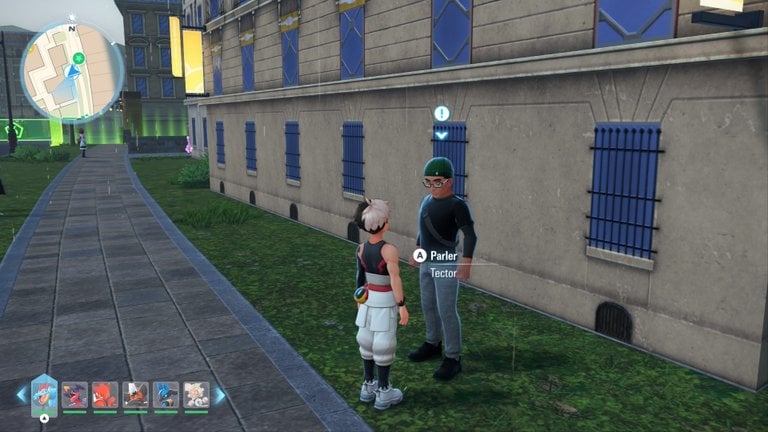The width and height of the screenshot is (768, 432).
Task: Select the highlighted Feraligatr party slot
Action: tap(44, 394)
